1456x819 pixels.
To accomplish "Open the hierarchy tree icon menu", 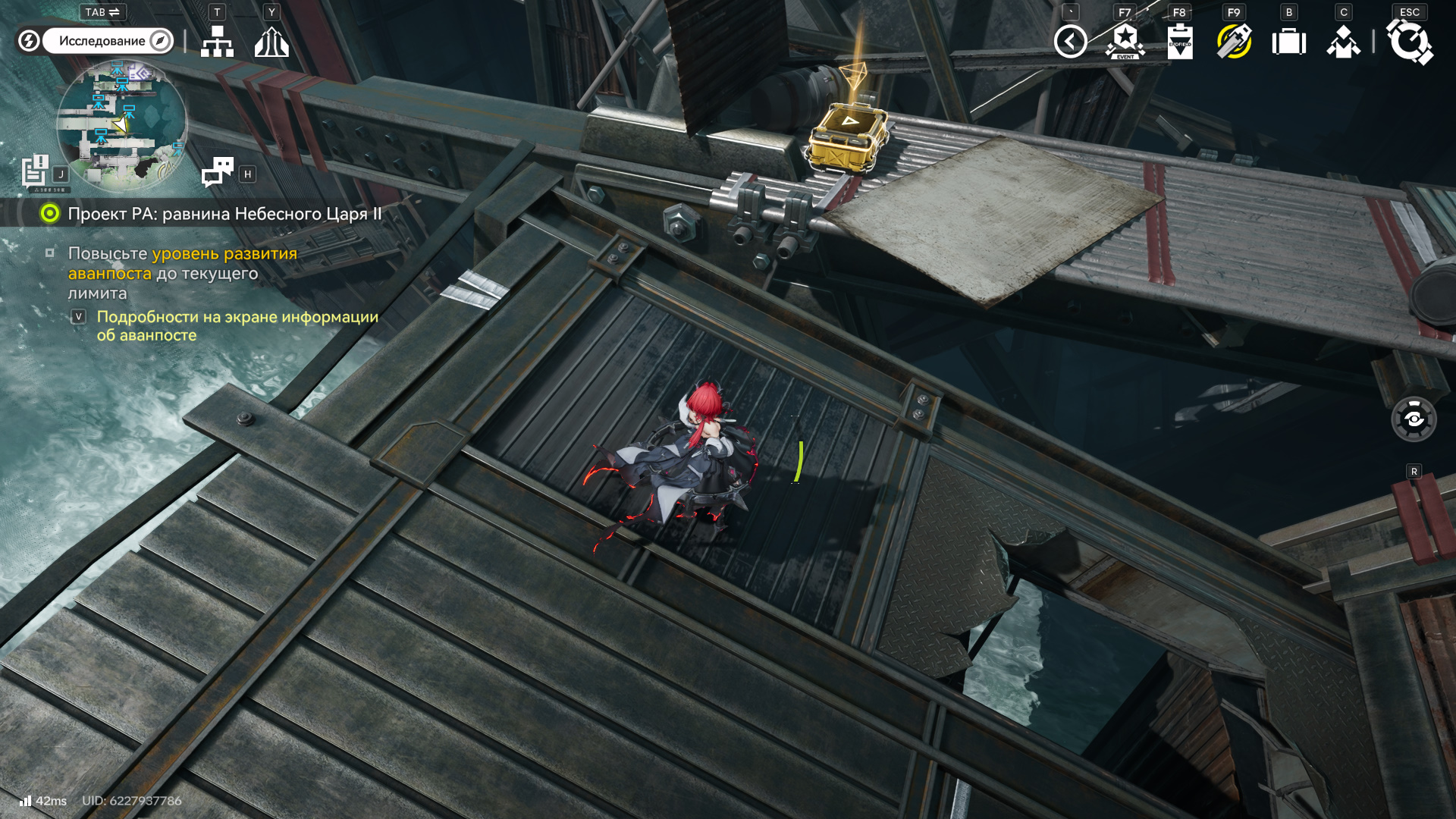I will pos(217,42).
